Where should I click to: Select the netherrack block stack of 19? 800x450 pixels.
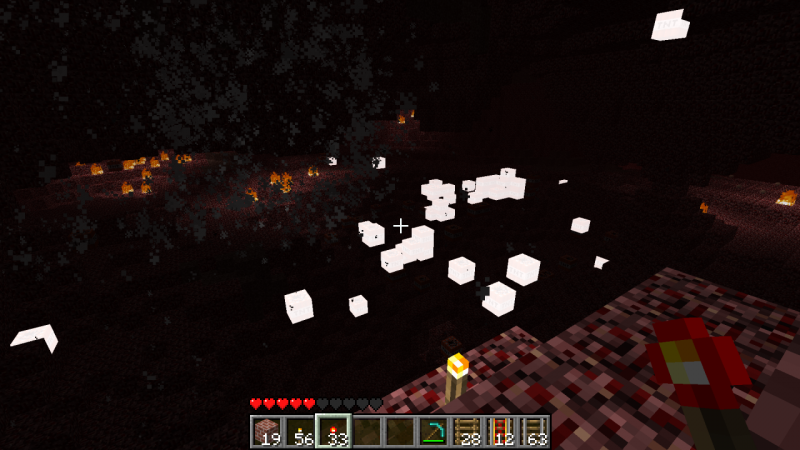[x=267, y=431]
